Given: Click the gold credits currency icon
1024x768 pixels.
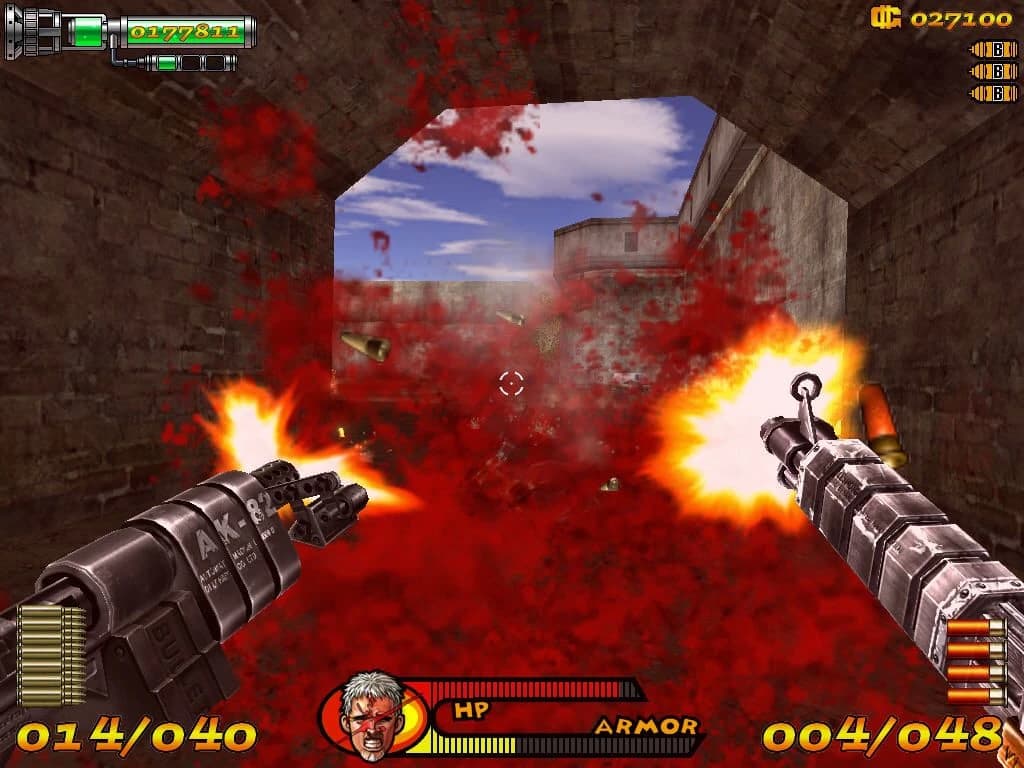Looking at the screenshot, I should (885, 17).
